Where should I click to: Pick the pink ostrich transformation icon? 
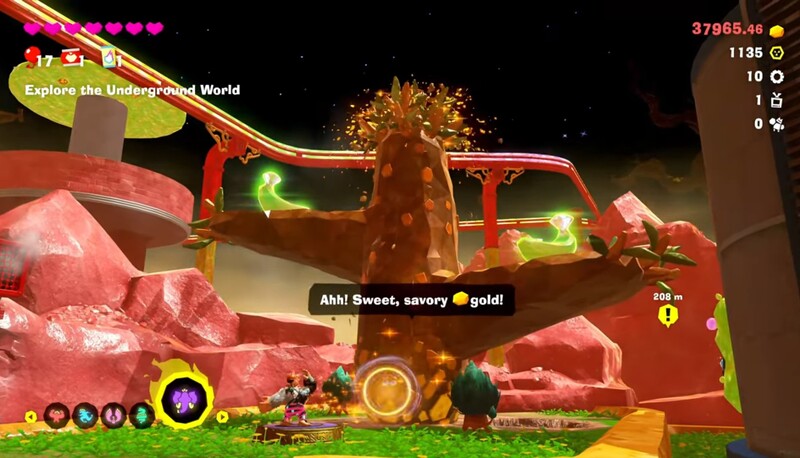point(114,415)
